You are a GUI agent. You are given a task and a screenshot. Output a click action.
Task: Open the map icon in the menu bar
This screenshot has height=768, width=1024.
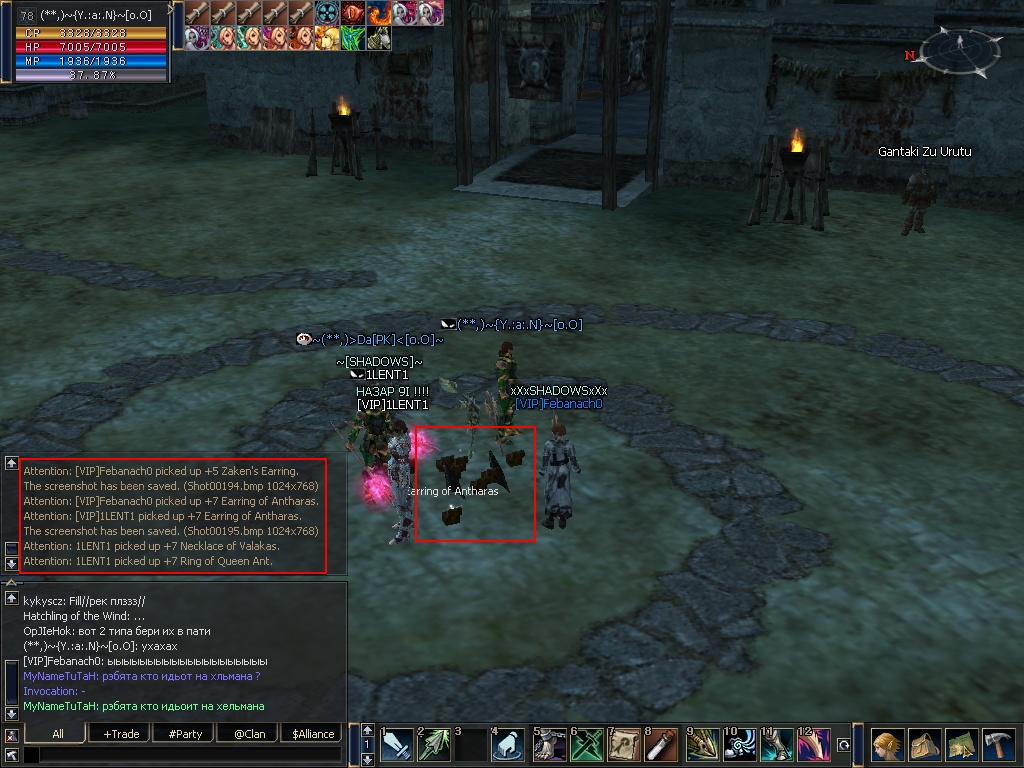[961, 746]
